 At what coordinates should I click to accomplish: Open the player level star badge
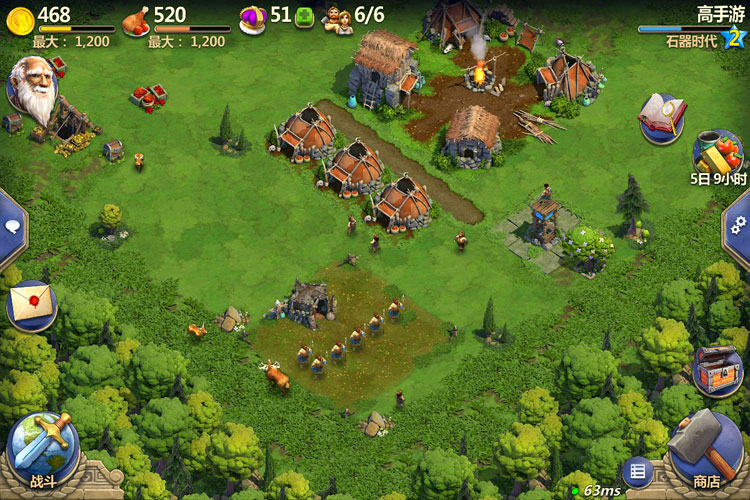tap(735, 37)
